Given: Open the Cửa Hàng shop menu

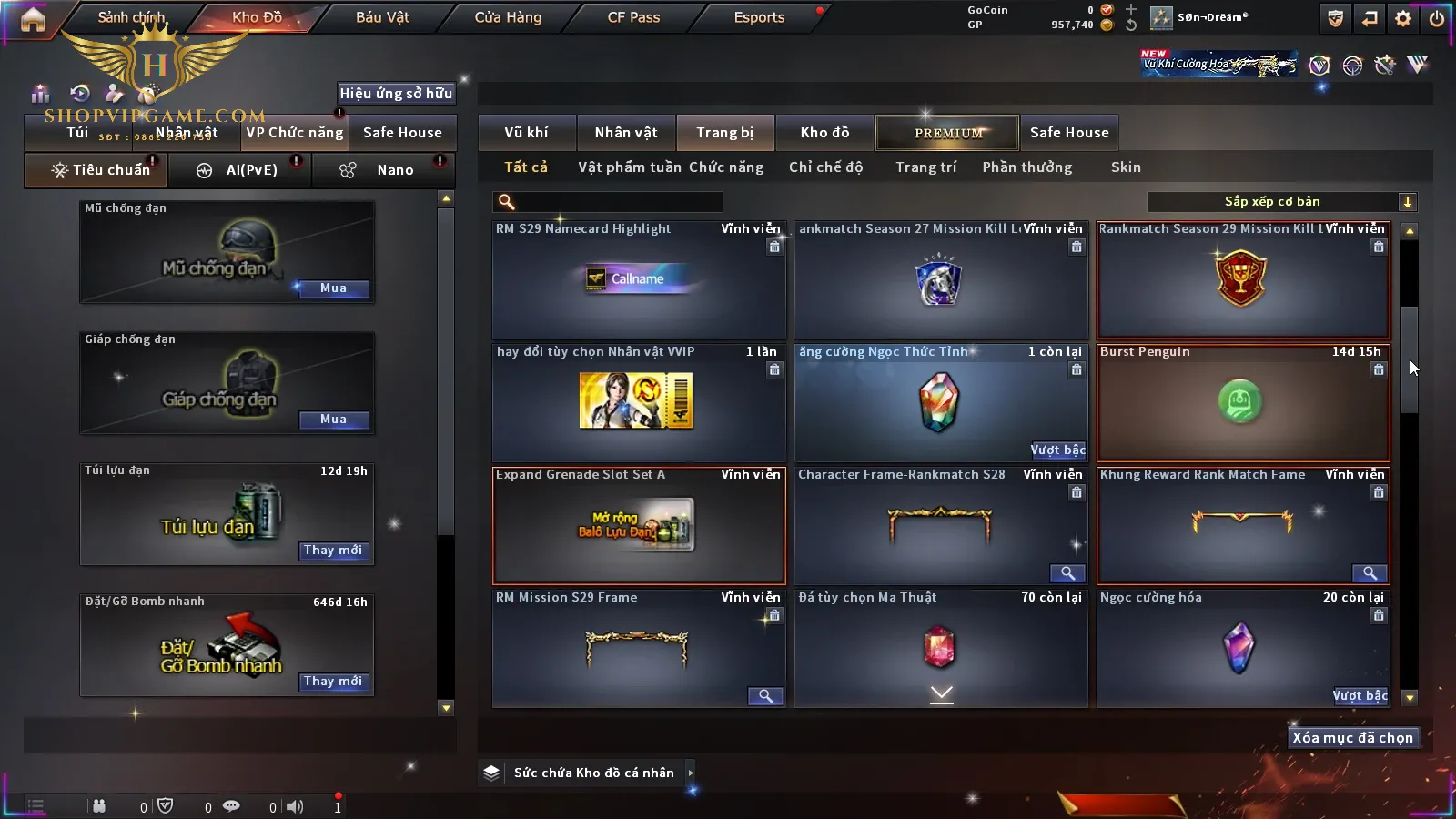Looking at the screenshot, I should 508,17.
